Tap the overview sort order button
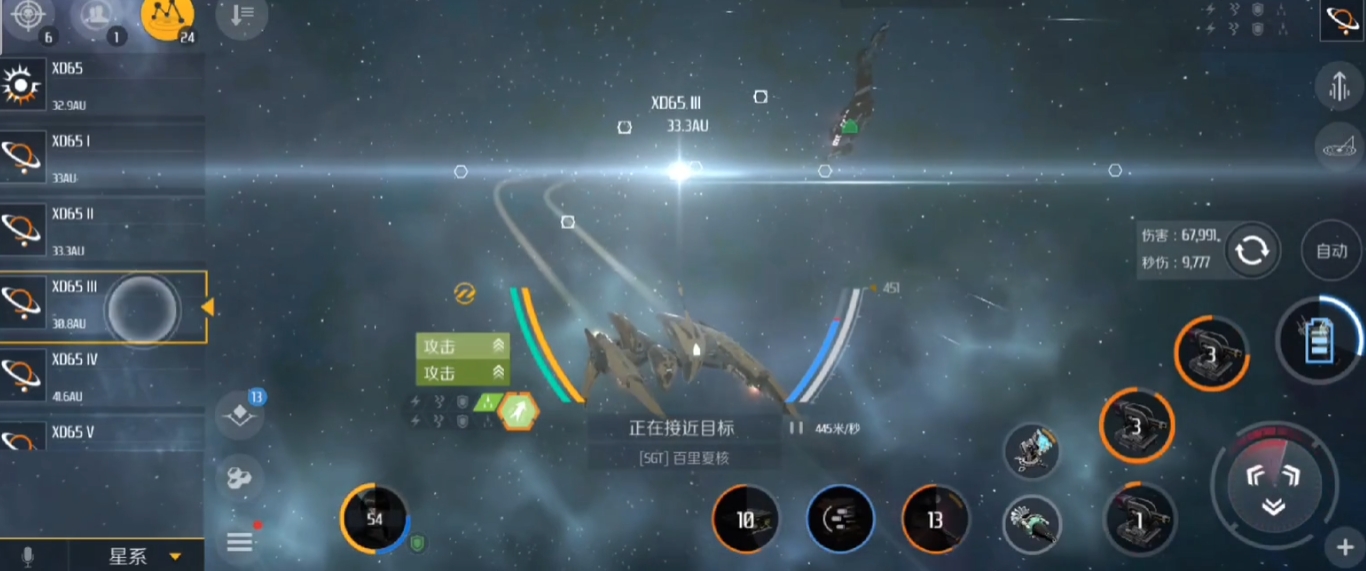Screen dimensions: 1366x571 click(241, 16)
